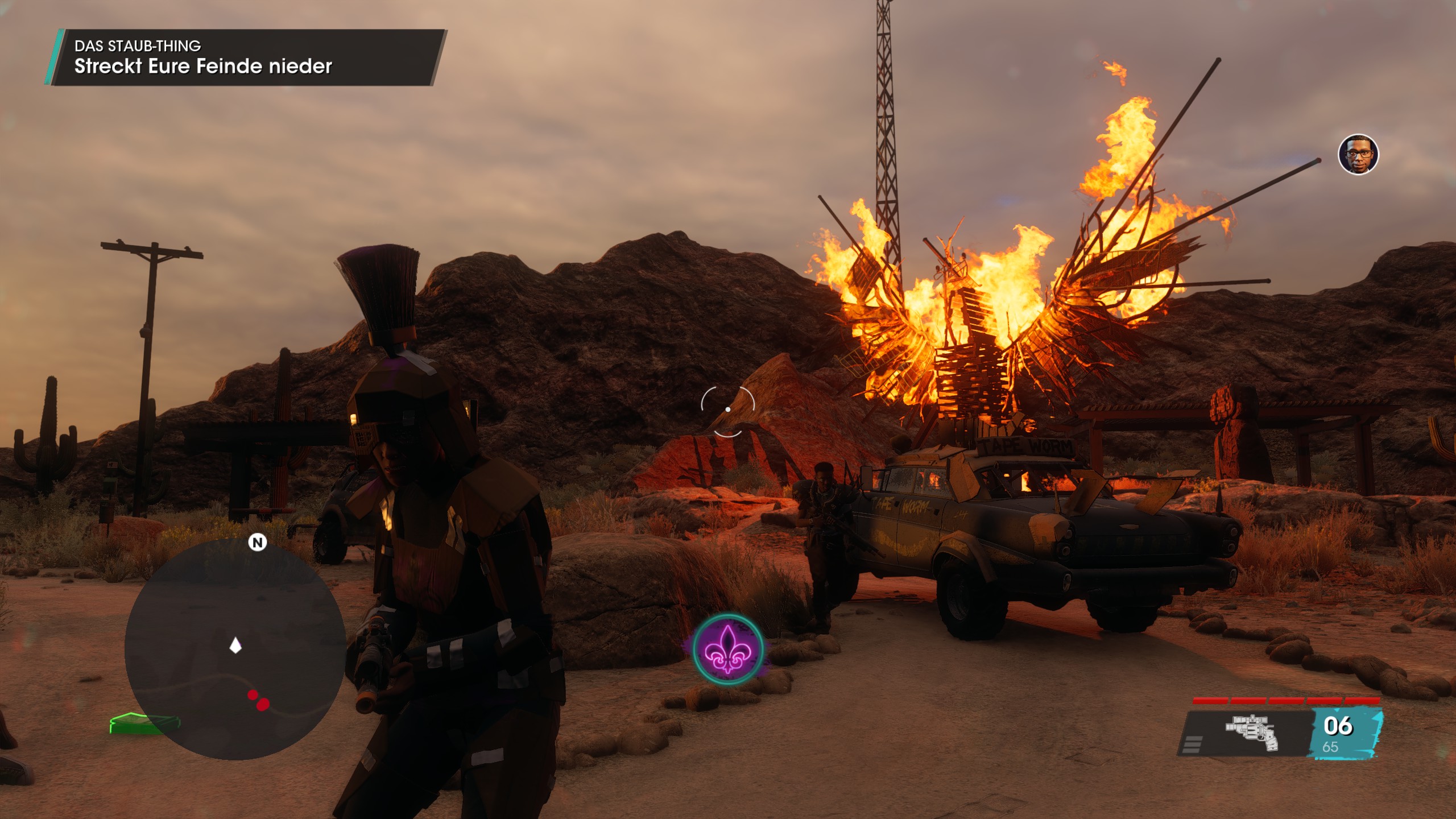The image size is (1456, 819).
Task: Click the revolver weapon icon
Action: [x=1252, y=733]
